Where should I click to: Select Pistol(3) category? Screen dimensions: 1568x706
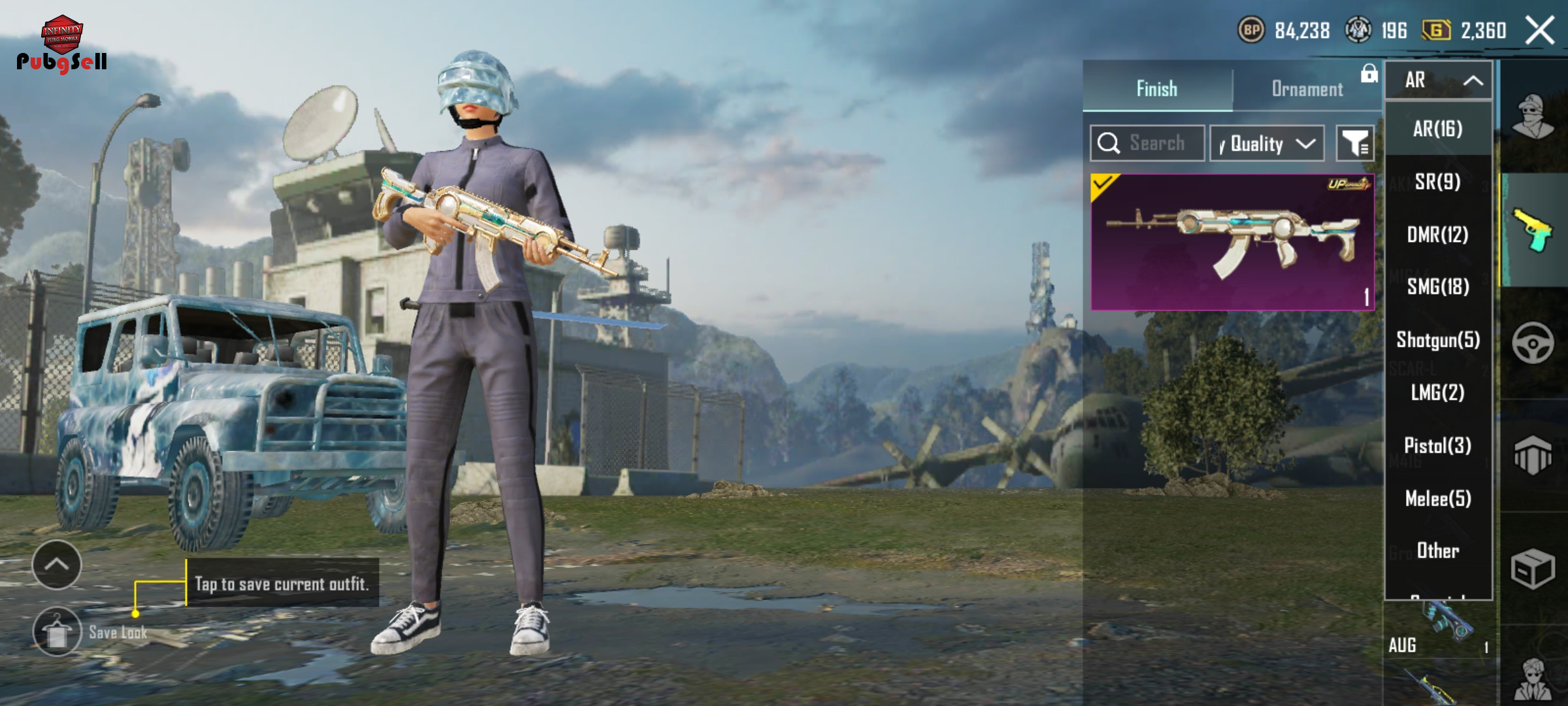[1438, 446]
